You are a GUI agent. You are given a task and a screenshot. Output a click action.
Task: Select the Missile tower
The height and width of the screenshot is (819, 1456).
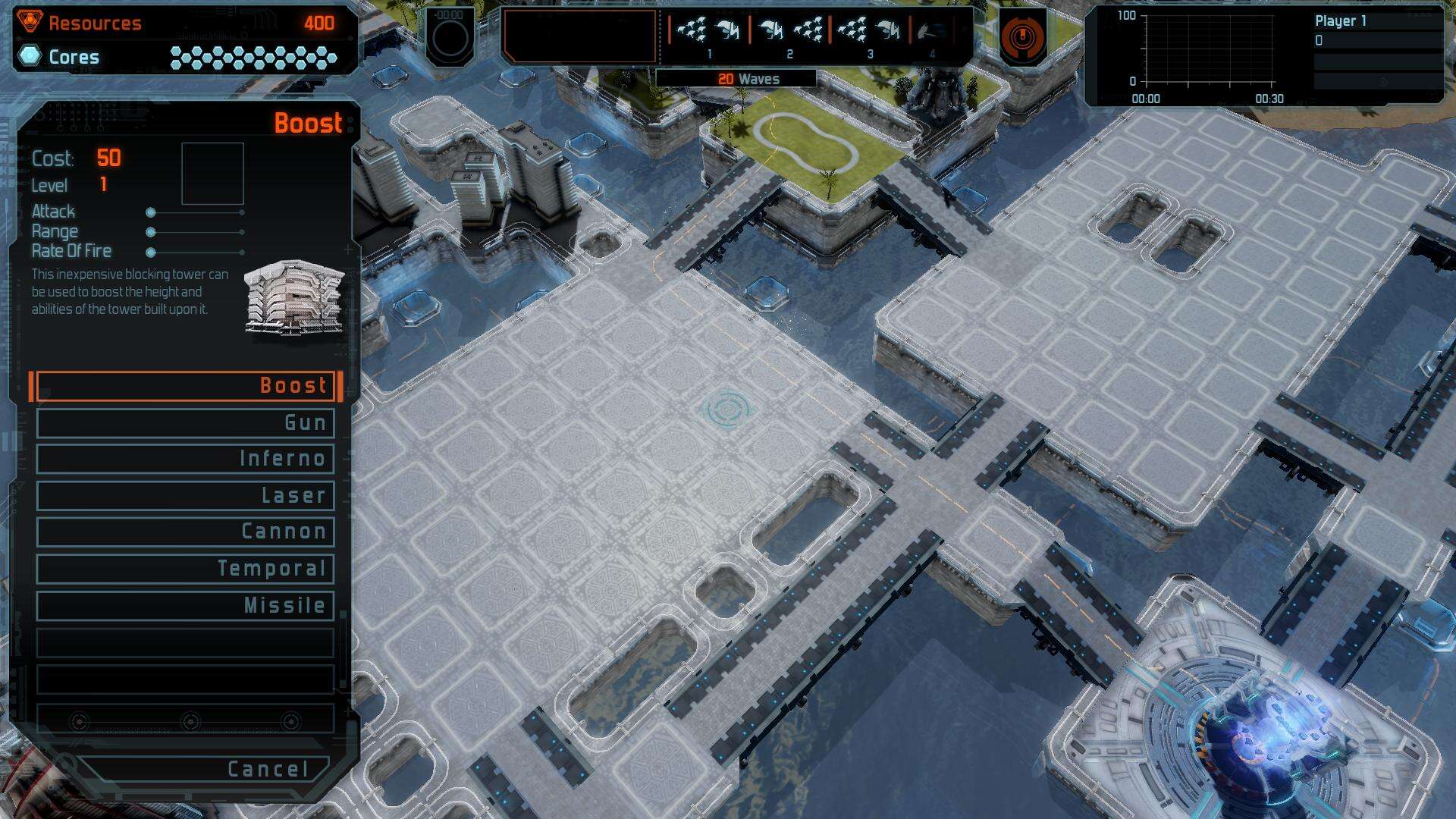coord(186,605)
